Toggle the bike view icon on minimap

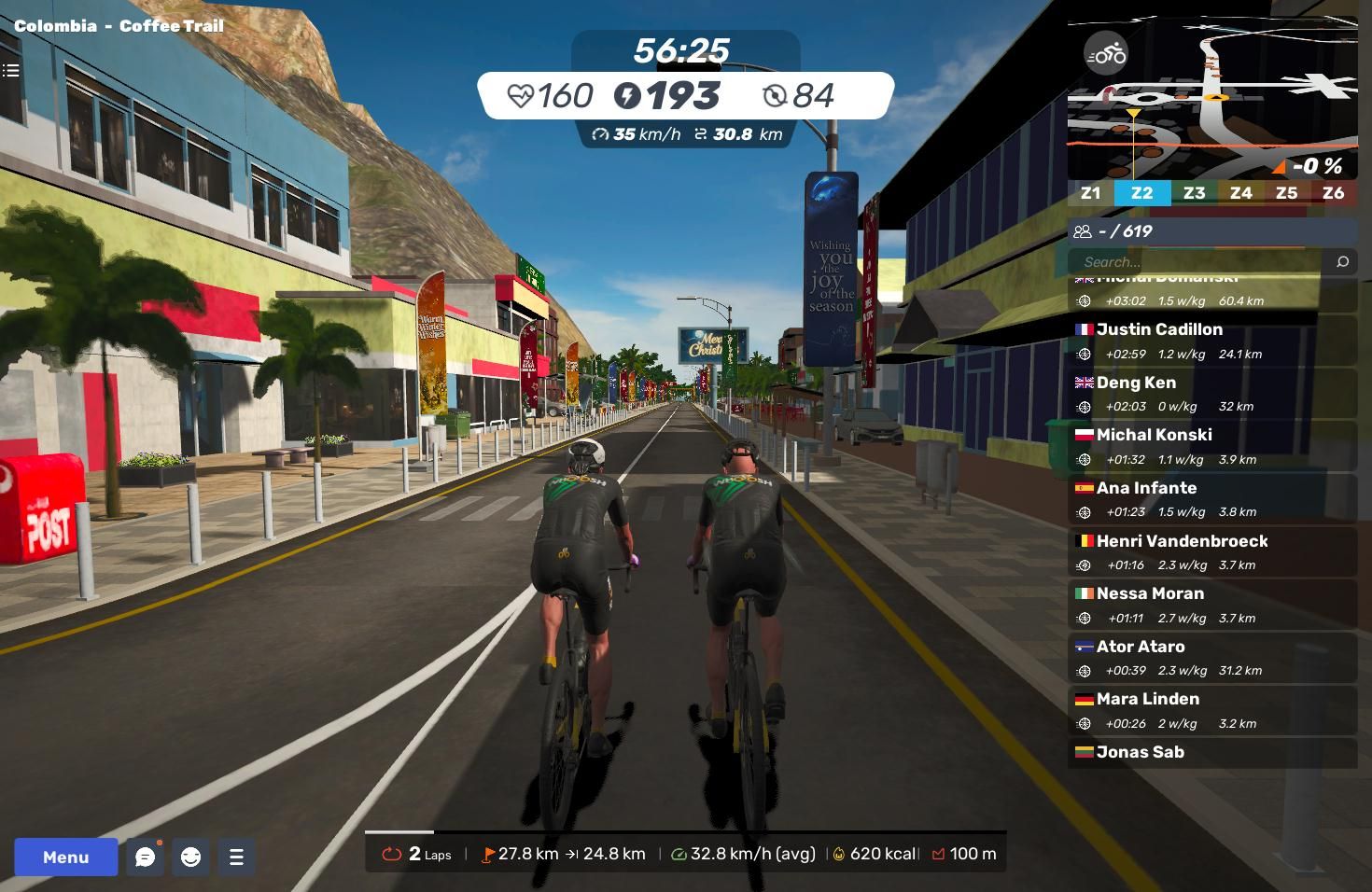click(x=1106, y=54)
